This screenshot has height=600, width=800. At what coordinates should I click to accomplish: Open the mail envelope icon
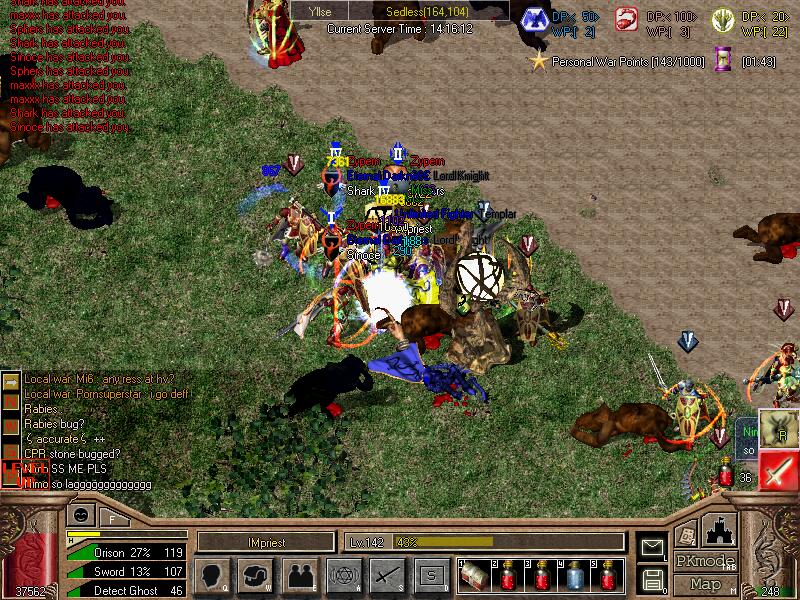tap(652, 546)
